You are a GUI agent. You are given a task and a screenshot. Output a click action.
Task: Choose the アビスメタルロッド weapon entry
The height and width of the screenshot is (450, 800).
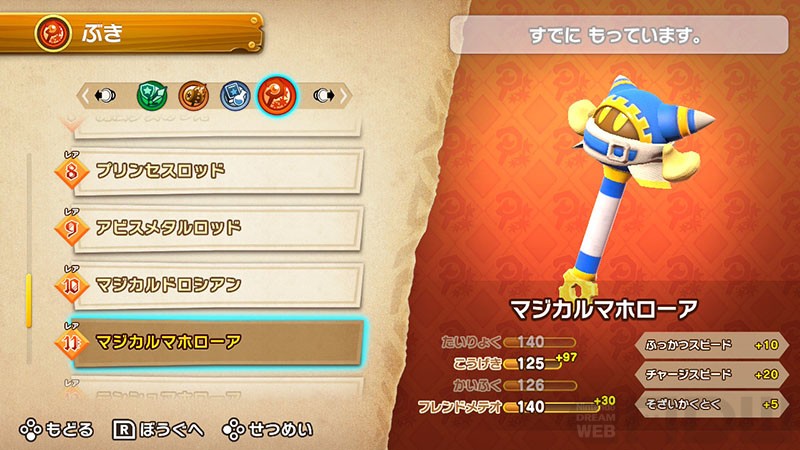[x=215, y=228]
